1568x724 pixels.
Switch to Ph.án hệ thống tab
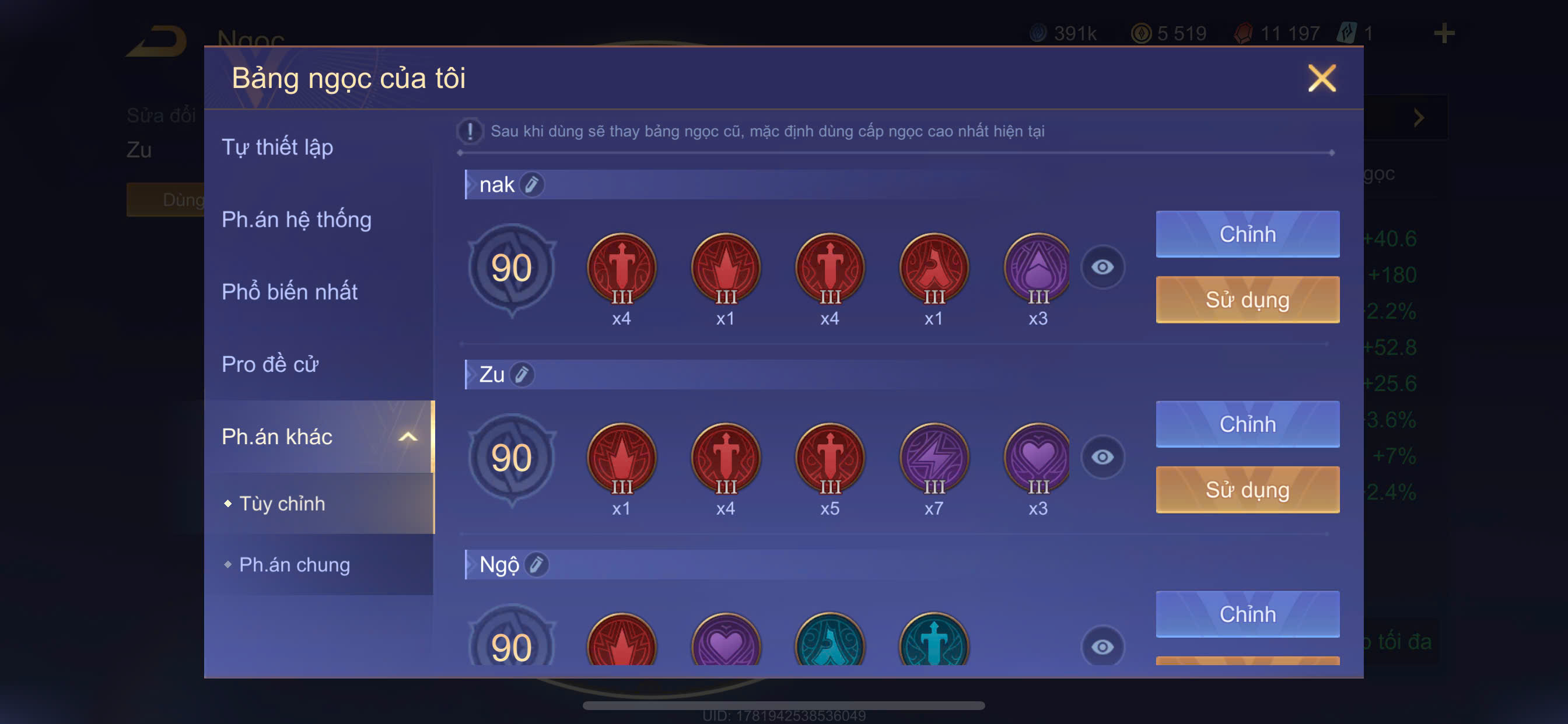coord(296,220)
